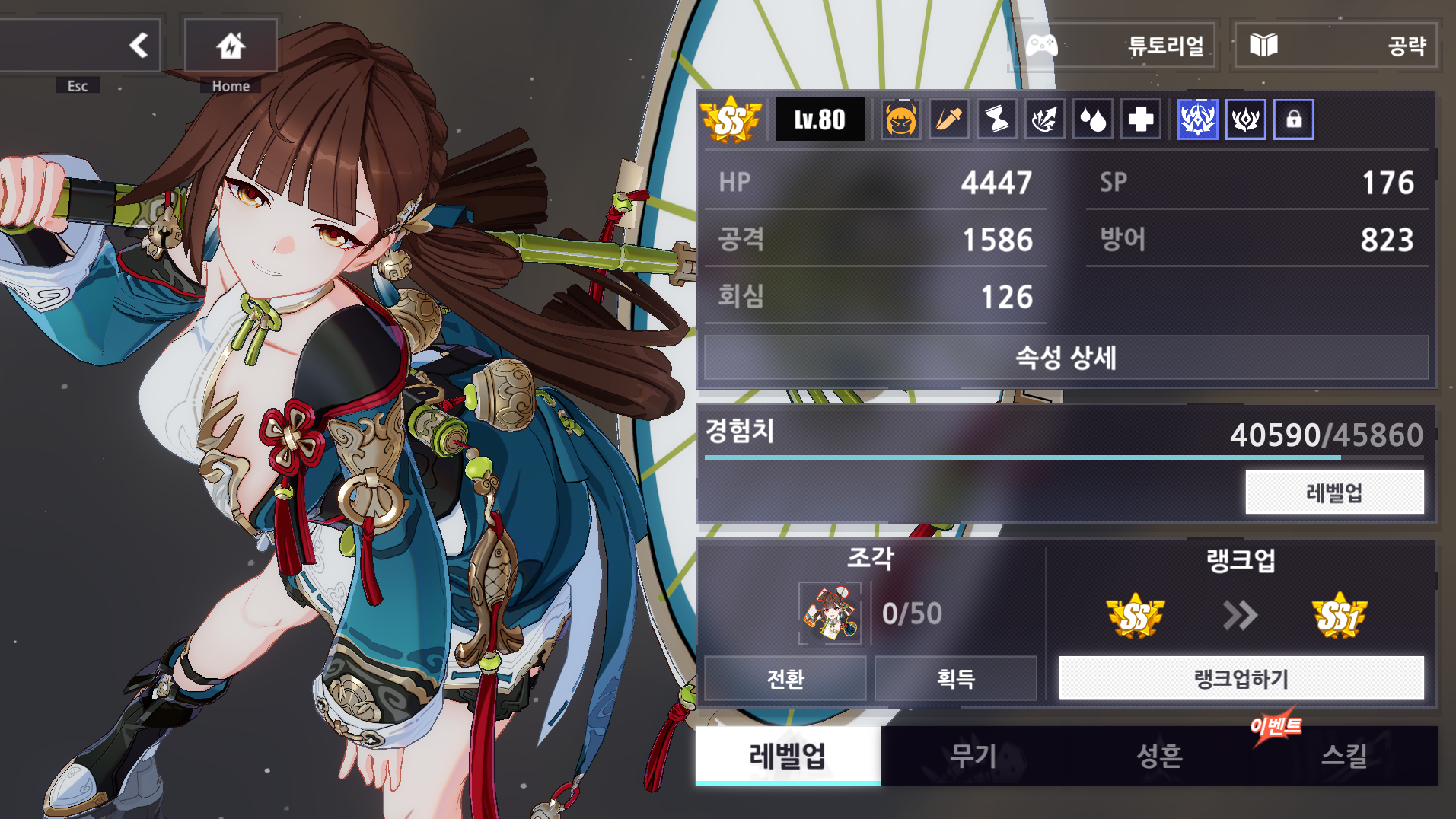Open the locked padlock slot
The width and height of the screenshot is (1456, 819).
pyautogui.click(x=1293, y=120)
